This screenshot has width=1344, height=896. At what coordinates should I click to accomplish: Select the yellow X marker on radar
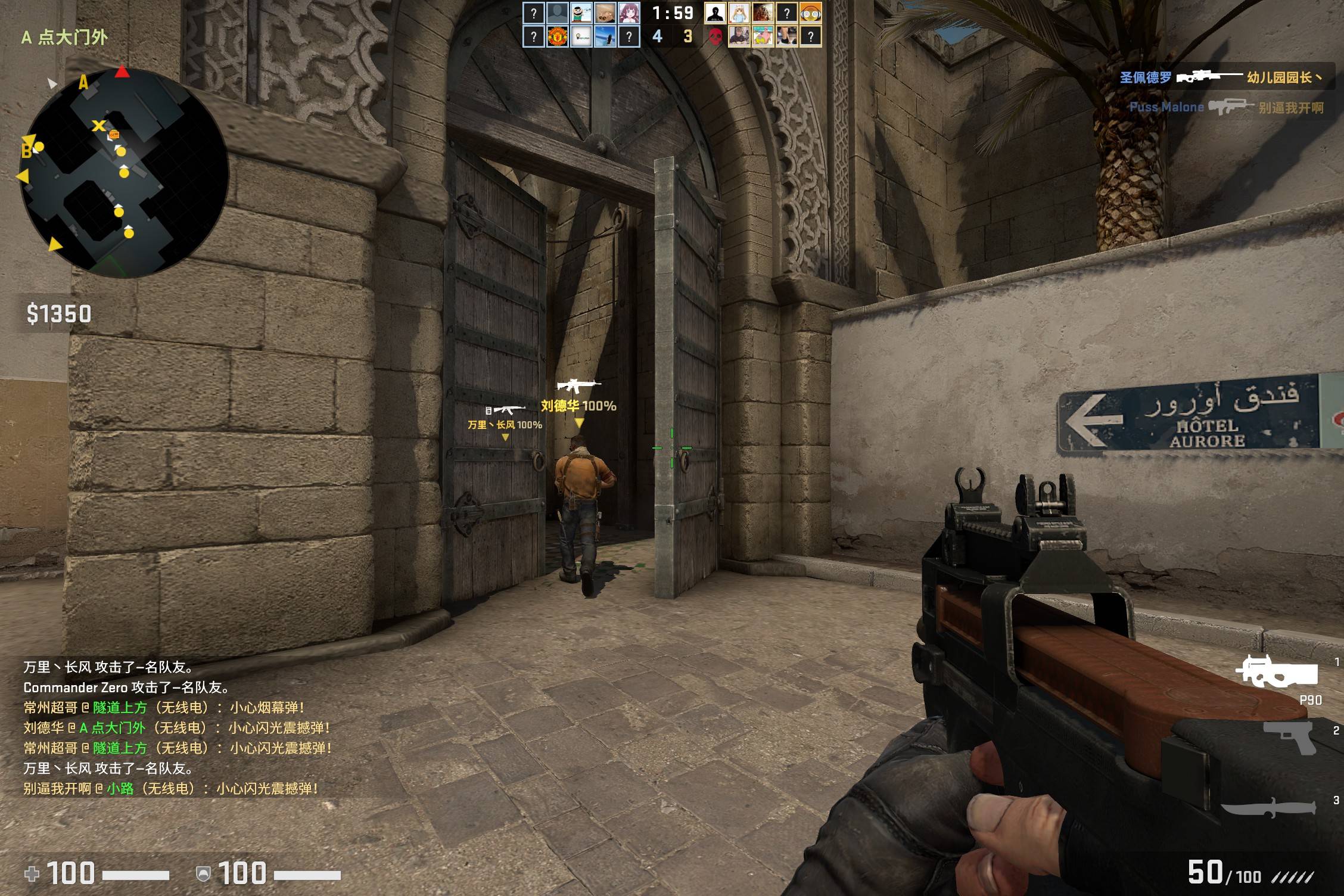[x=98, y=126]
